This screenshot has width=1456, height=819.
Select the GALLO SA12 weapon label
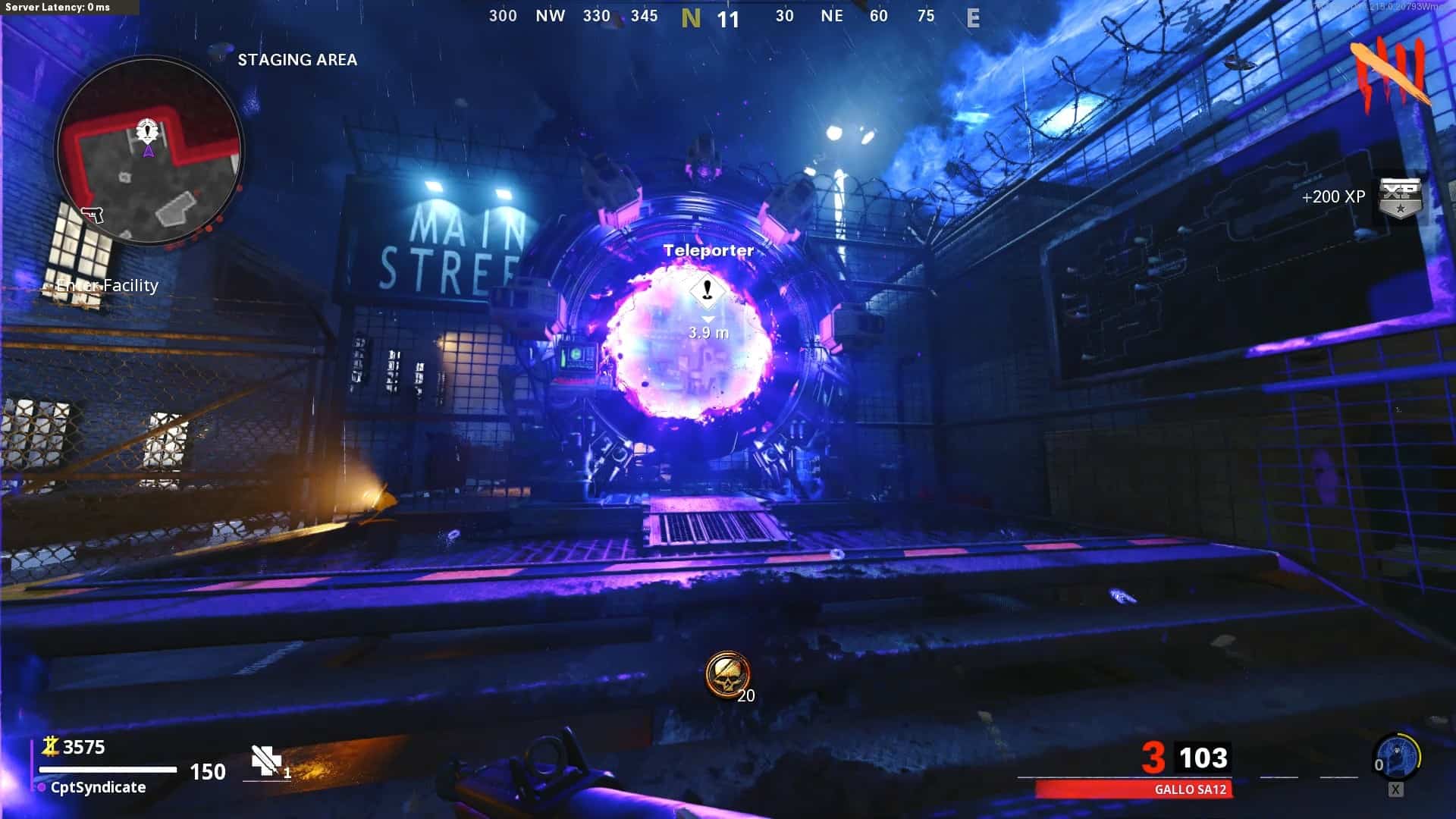tap(1190, 789)
